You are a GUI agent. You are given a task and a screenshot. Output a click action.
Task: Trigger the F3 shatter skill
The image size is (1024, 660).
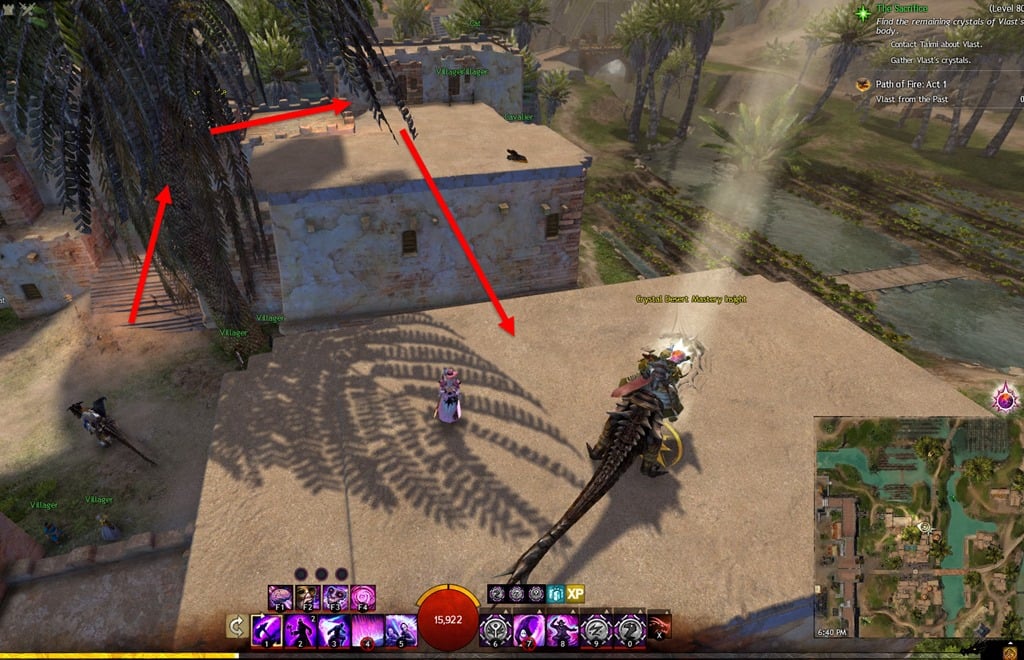coord(335,598)
